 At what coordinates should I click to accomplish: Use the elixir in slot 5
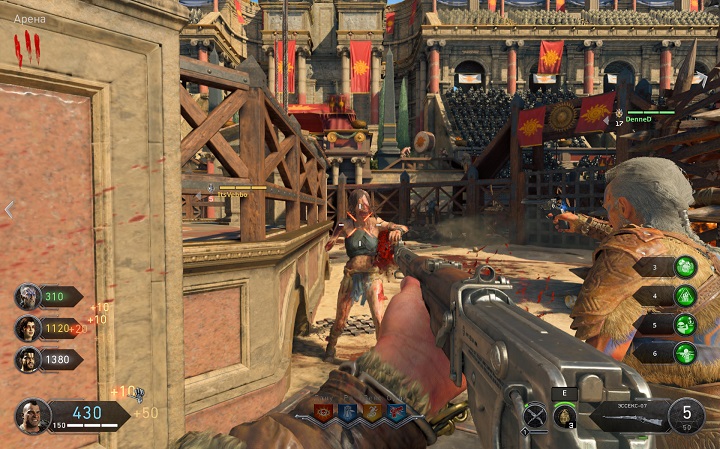(x=685, y=324)
